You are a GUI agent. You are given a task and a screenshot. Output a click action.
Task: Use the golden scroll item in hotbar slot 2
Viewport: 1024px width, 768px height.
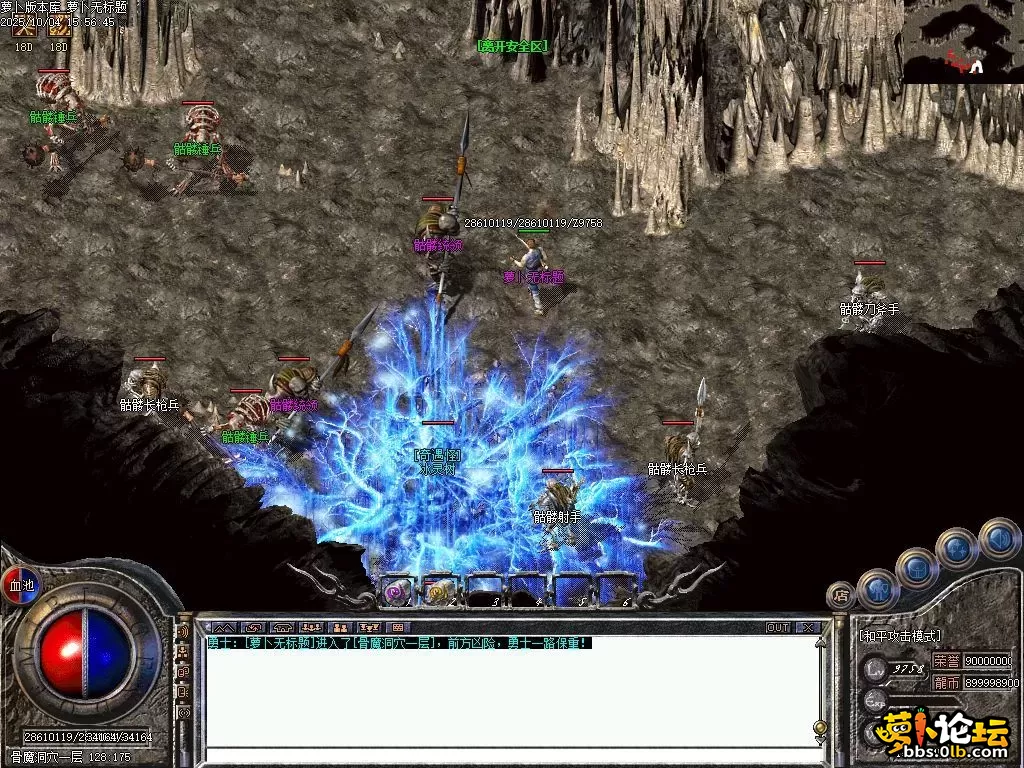(x=441, y=593)
